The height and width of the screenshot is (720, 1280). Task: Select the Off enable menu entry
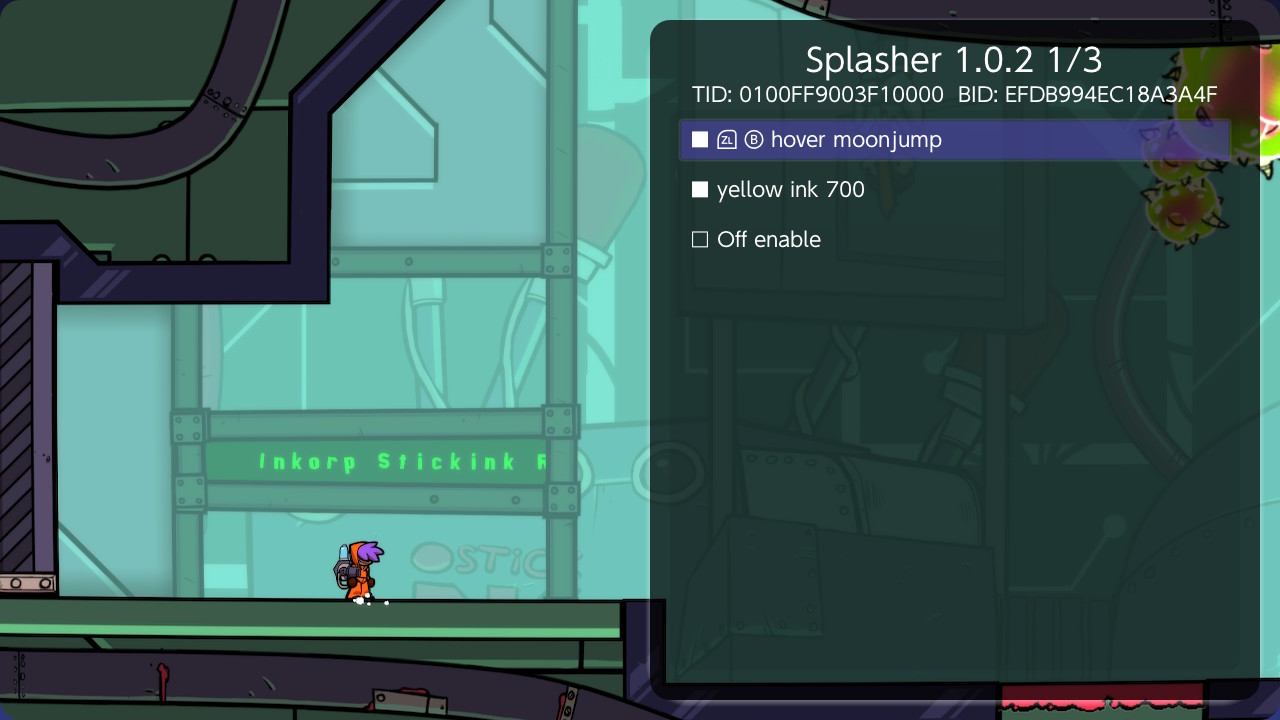coord(768,239)
